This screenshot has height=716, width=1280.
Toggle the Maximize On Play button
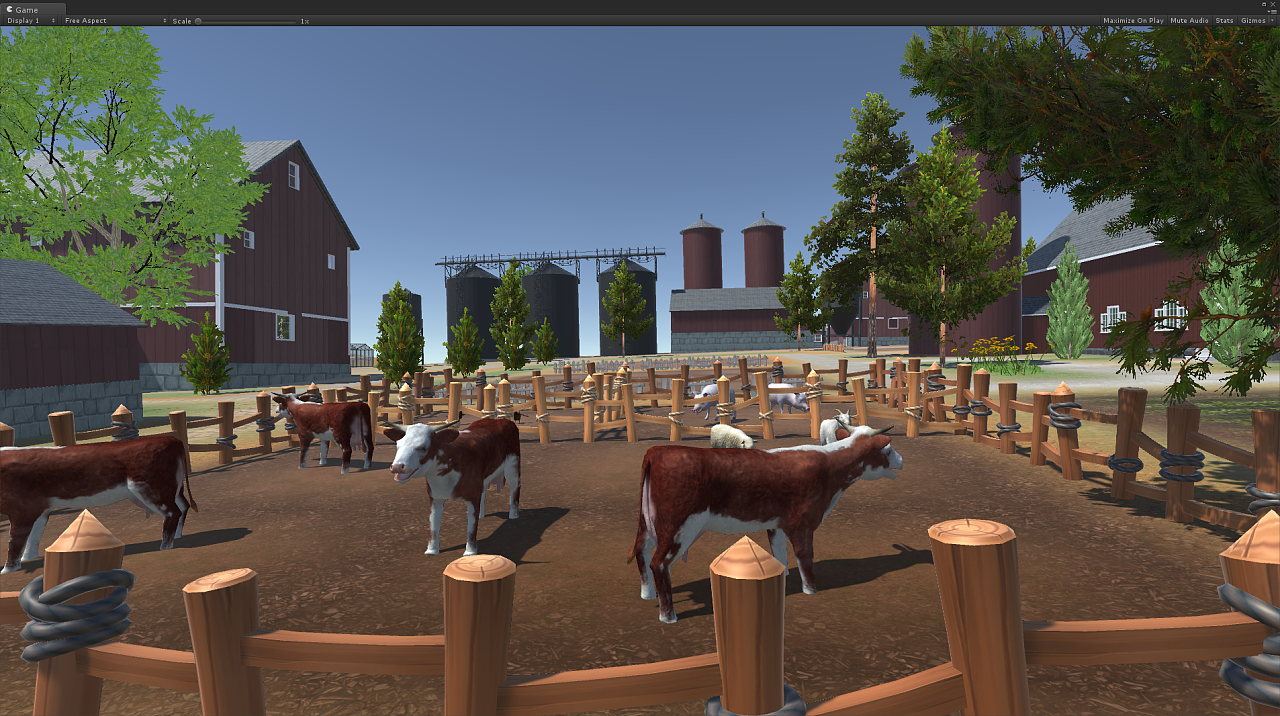(1133, 20)
